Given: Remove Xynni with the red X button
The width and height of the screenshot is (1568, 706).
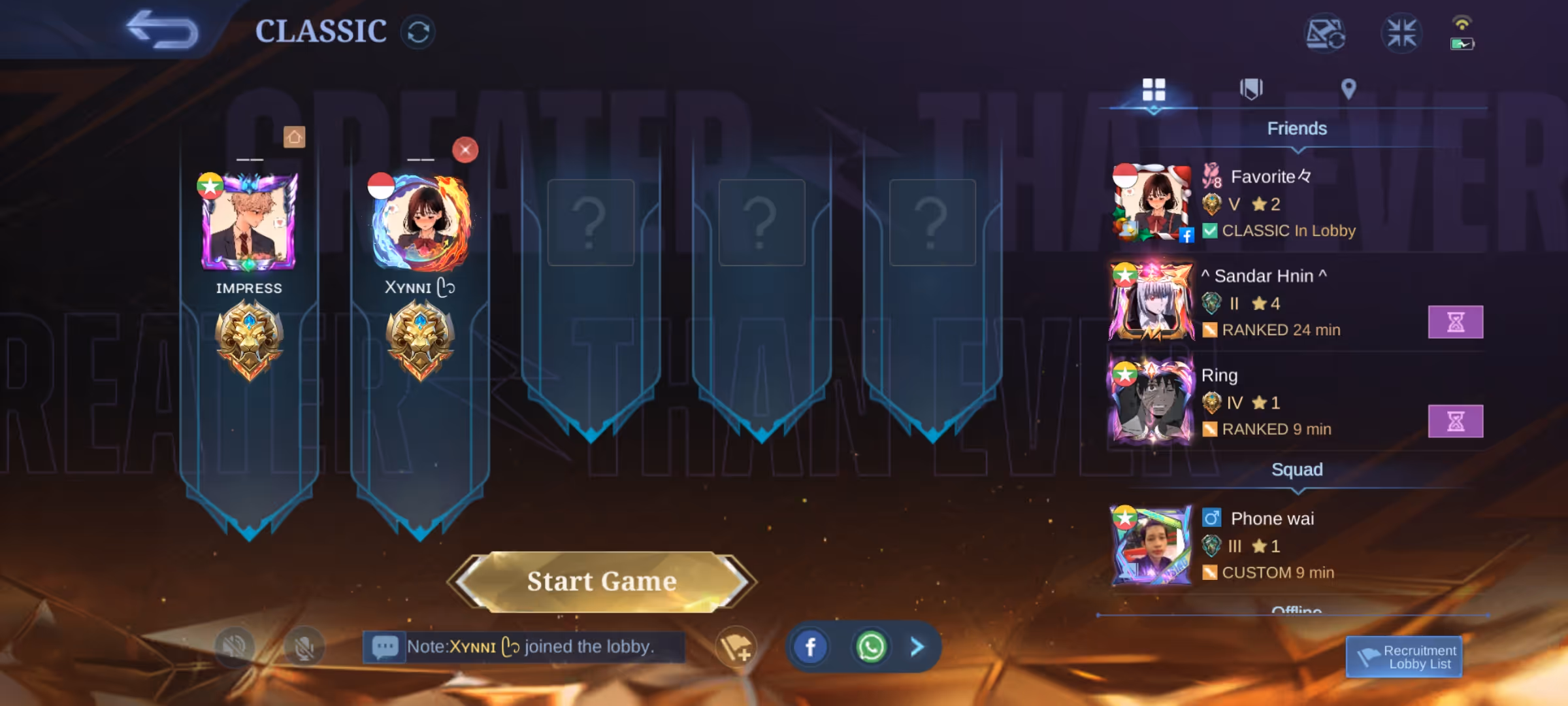Looking at the screenshot, I should (x=465, y=150).
